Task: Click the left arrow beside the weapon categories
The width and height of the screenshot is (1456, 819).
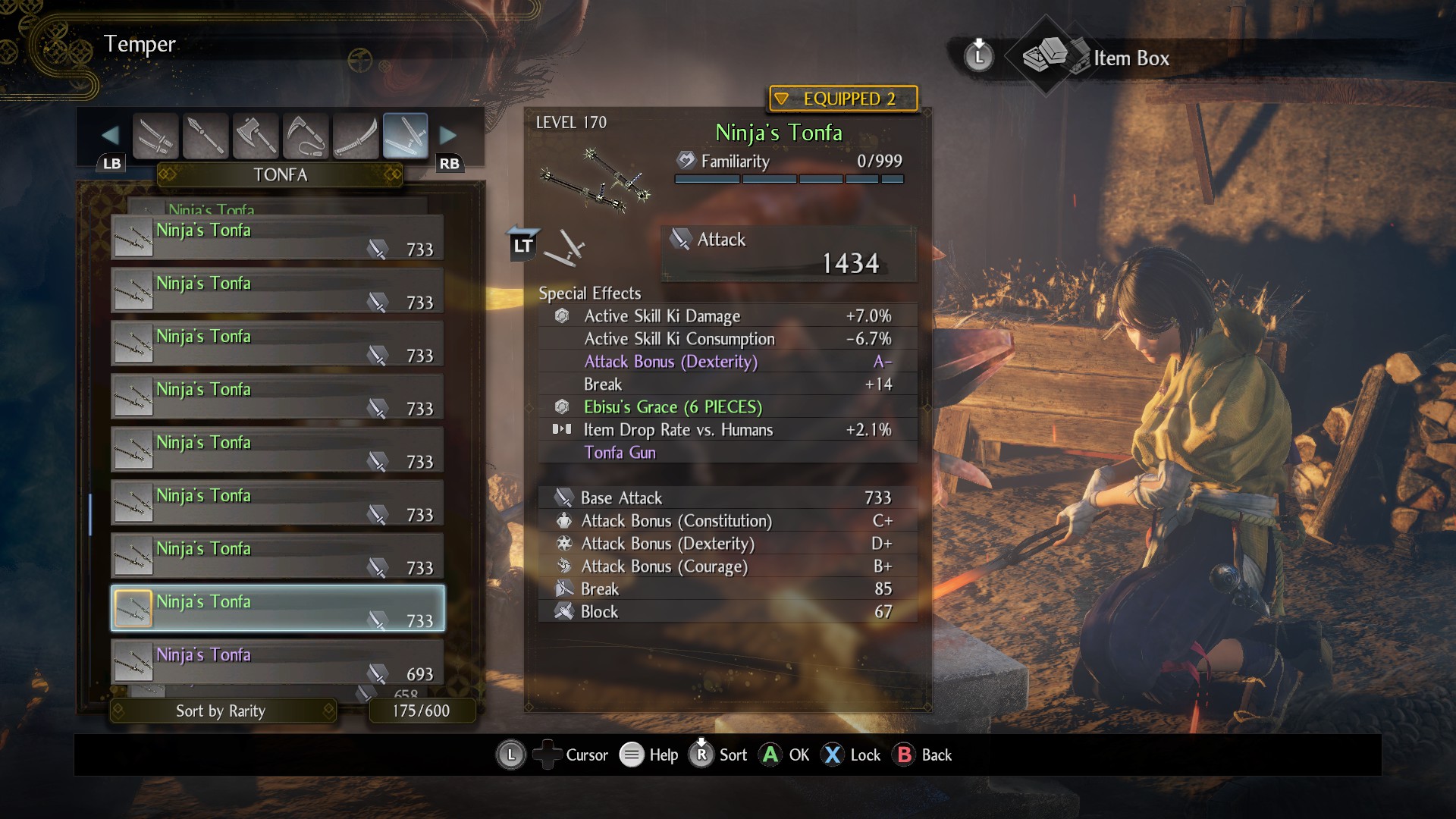Action: pyautogui.click(x=111, y=136)
